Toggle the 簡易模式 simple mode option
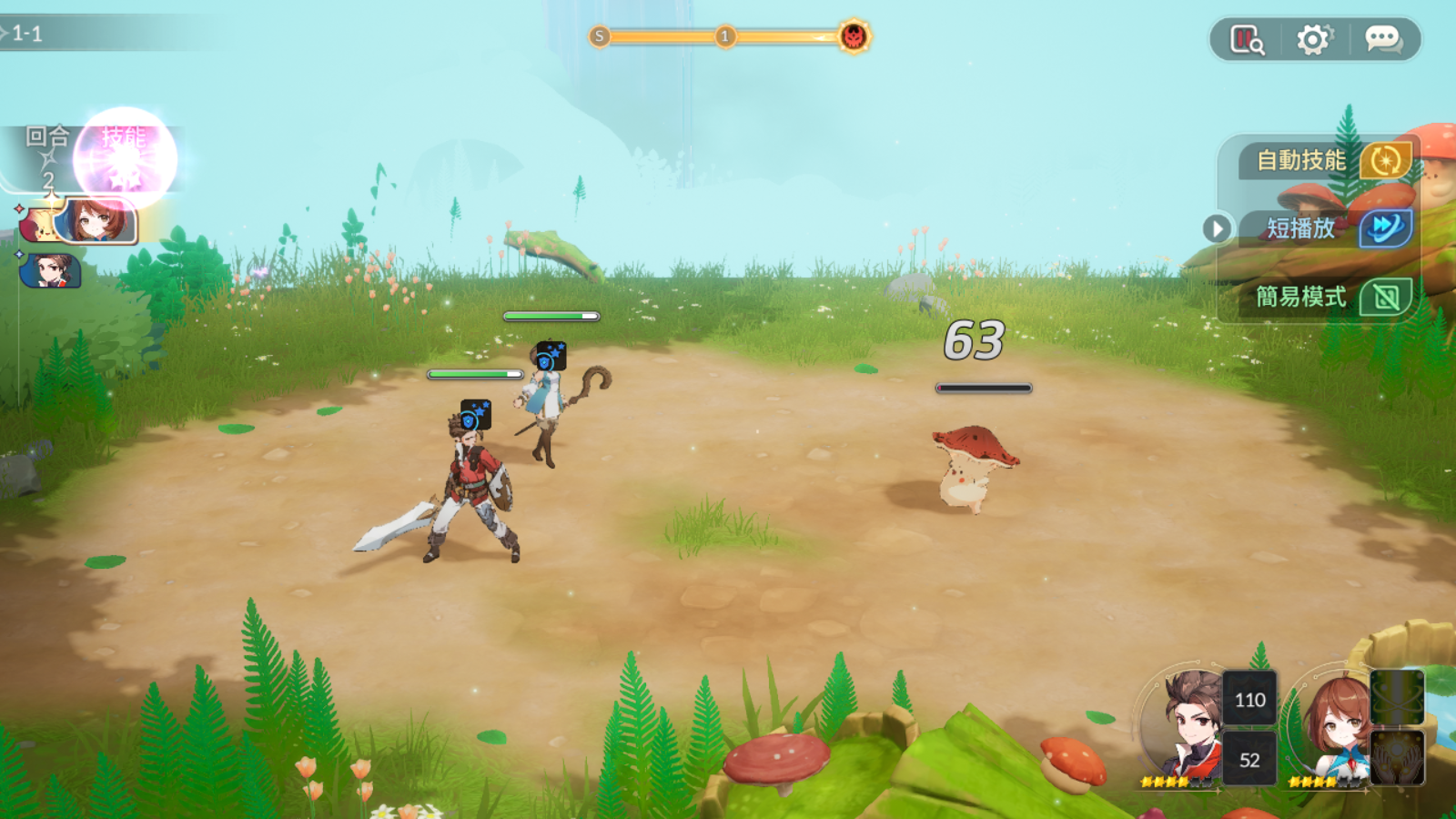This screenshot has height=819, width=1456. coord(1385,297)
